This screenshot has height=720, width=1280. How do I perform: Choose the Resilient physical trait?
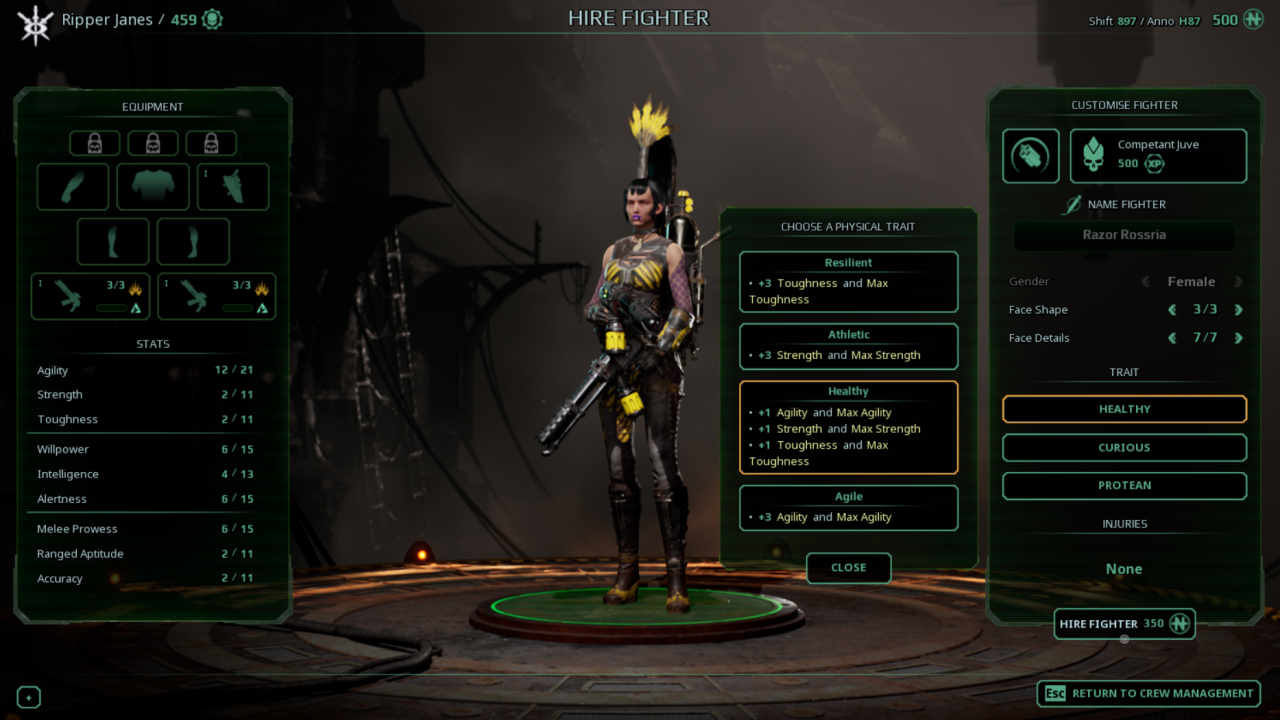(x=848, y=281)
